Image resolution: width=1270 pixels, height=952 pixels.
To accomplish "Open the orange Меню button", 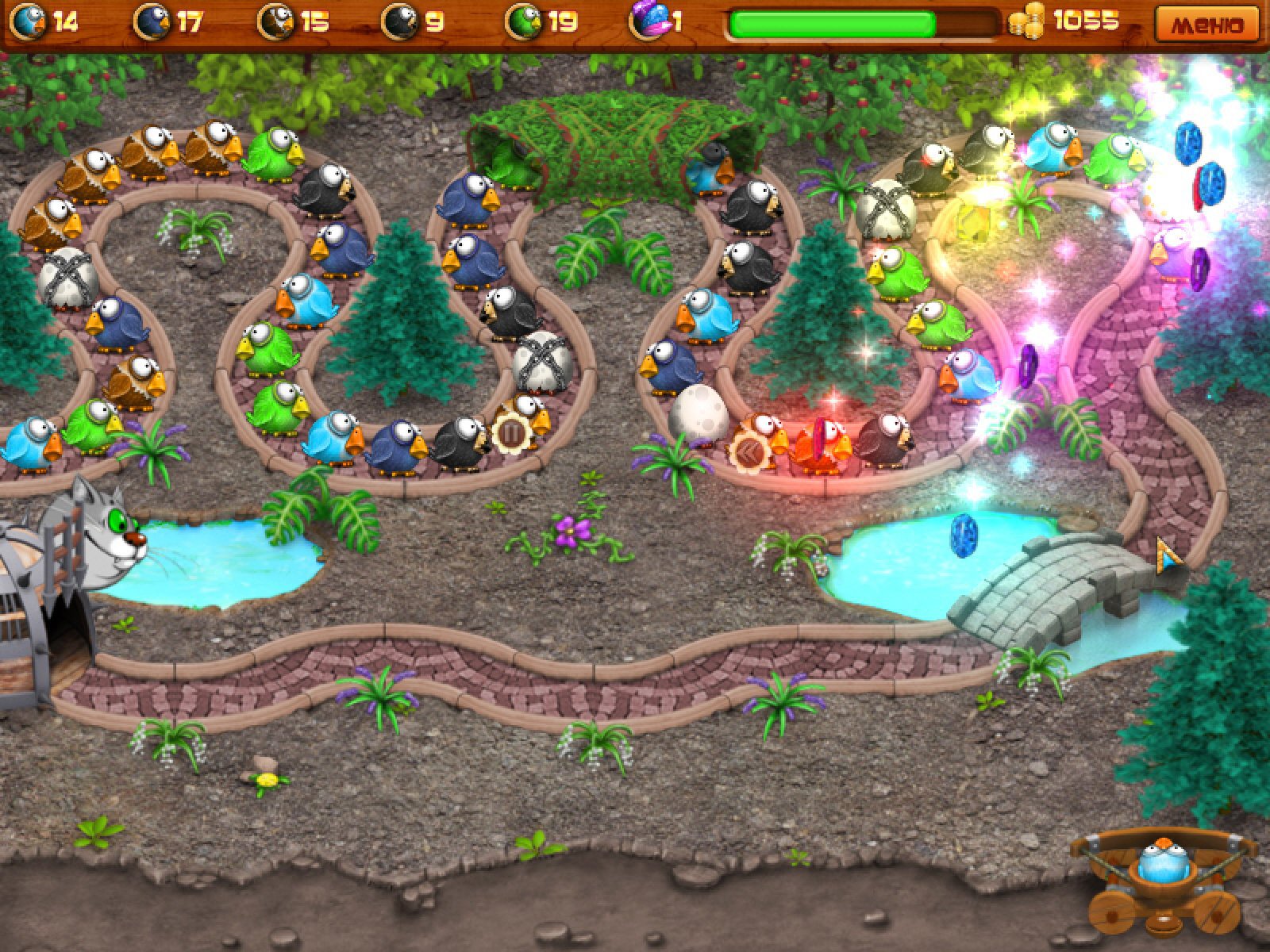I will point(1207,24).
